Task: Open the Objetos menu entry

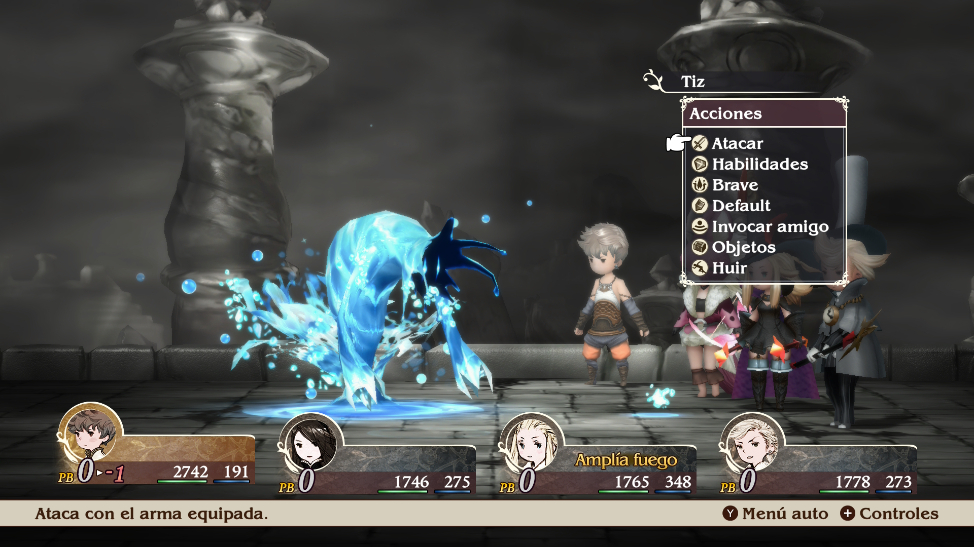Action: tap(743, 247)
